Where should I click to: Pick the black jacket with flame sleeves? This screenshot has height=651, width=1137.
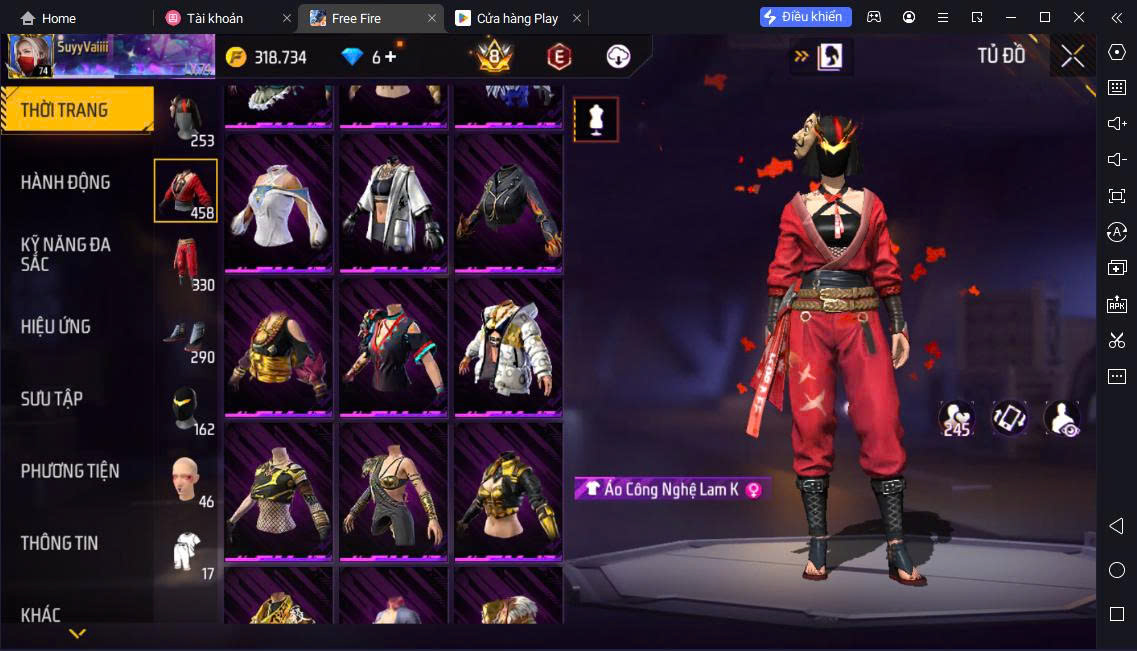[508, 203]
